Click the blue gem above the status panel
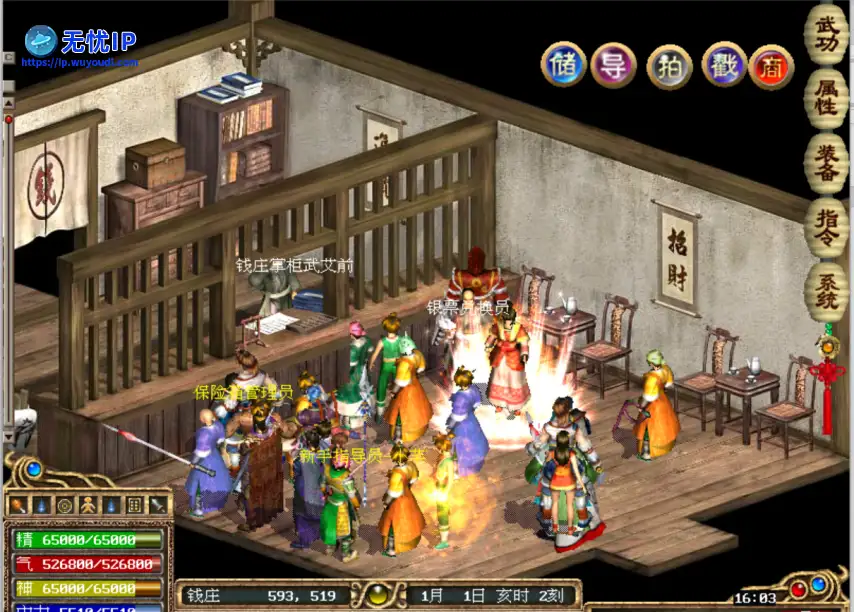854x612 pixels. [34, 469]
